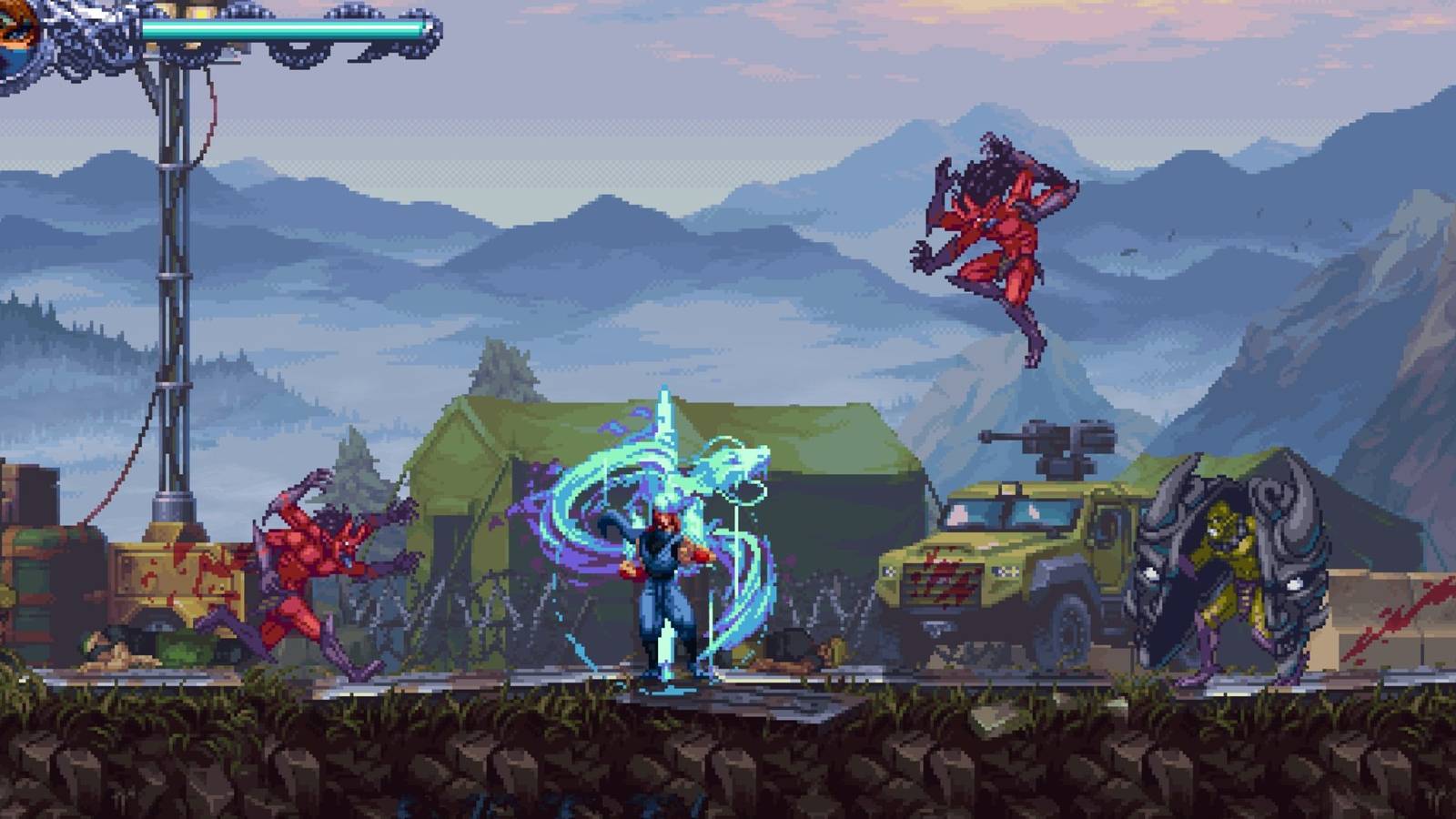Toggle the headlight of the military truck
The image size is (1456, 819).
(890, 571)
